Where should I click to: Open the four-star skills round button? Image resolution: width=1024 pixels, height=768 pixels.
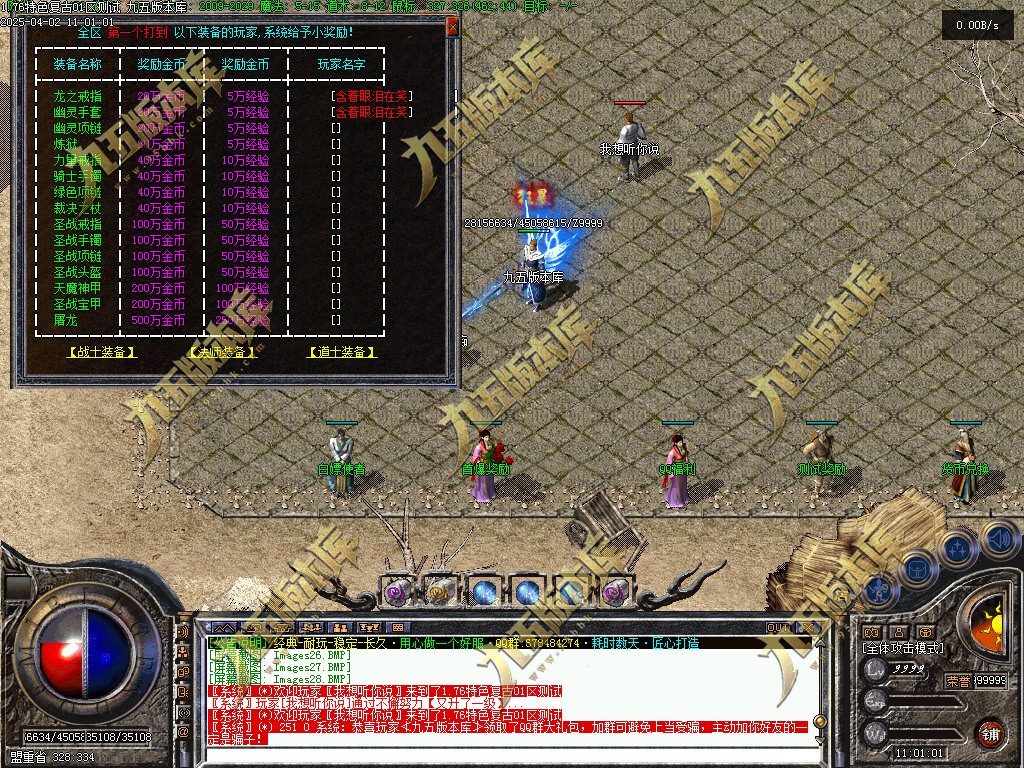[x=957, y=549]
